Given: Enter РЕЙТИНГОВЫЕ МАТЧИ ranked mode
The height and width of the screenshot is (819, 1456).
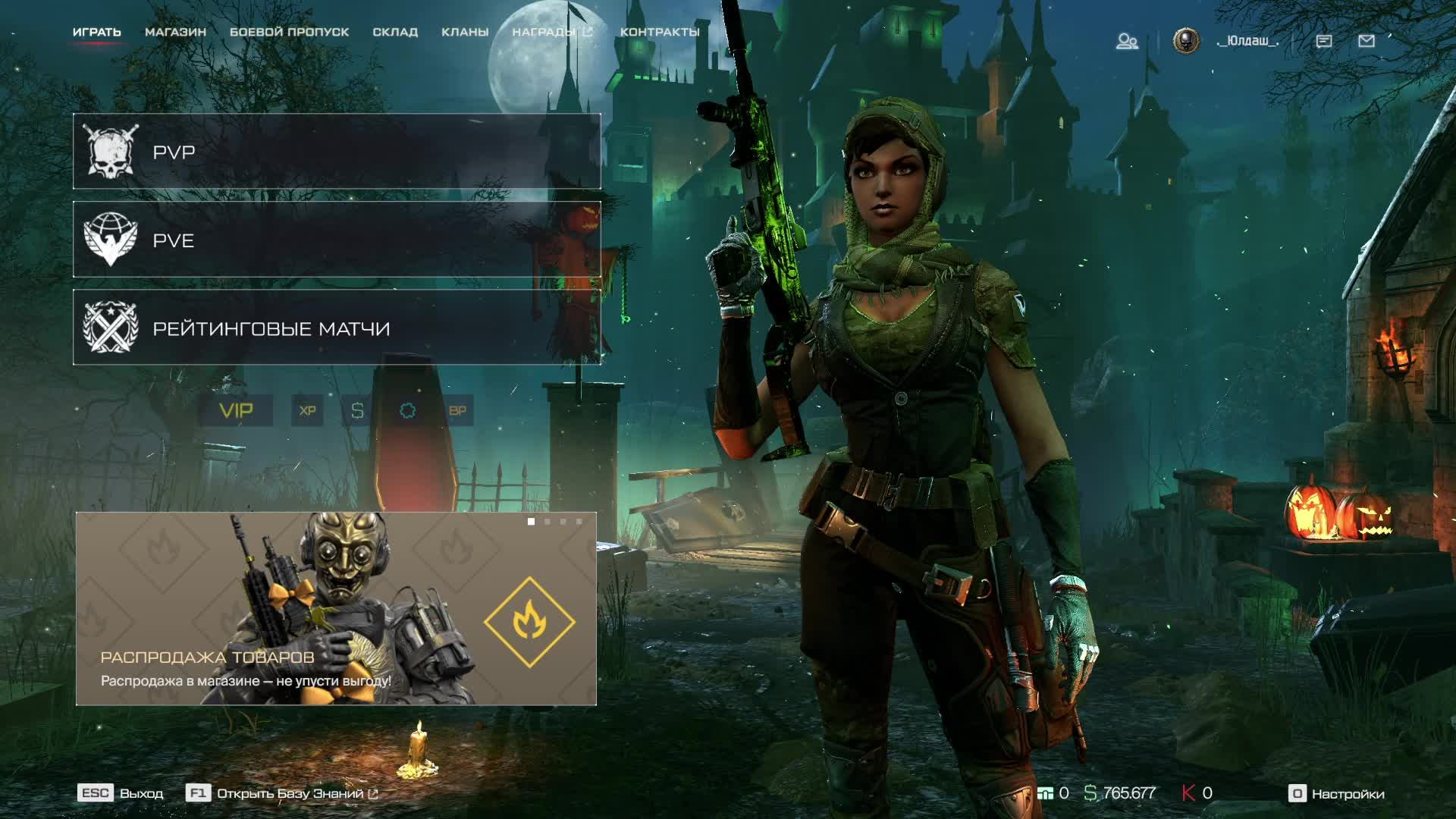Looking at the screenshot, I should coord(337,328).
